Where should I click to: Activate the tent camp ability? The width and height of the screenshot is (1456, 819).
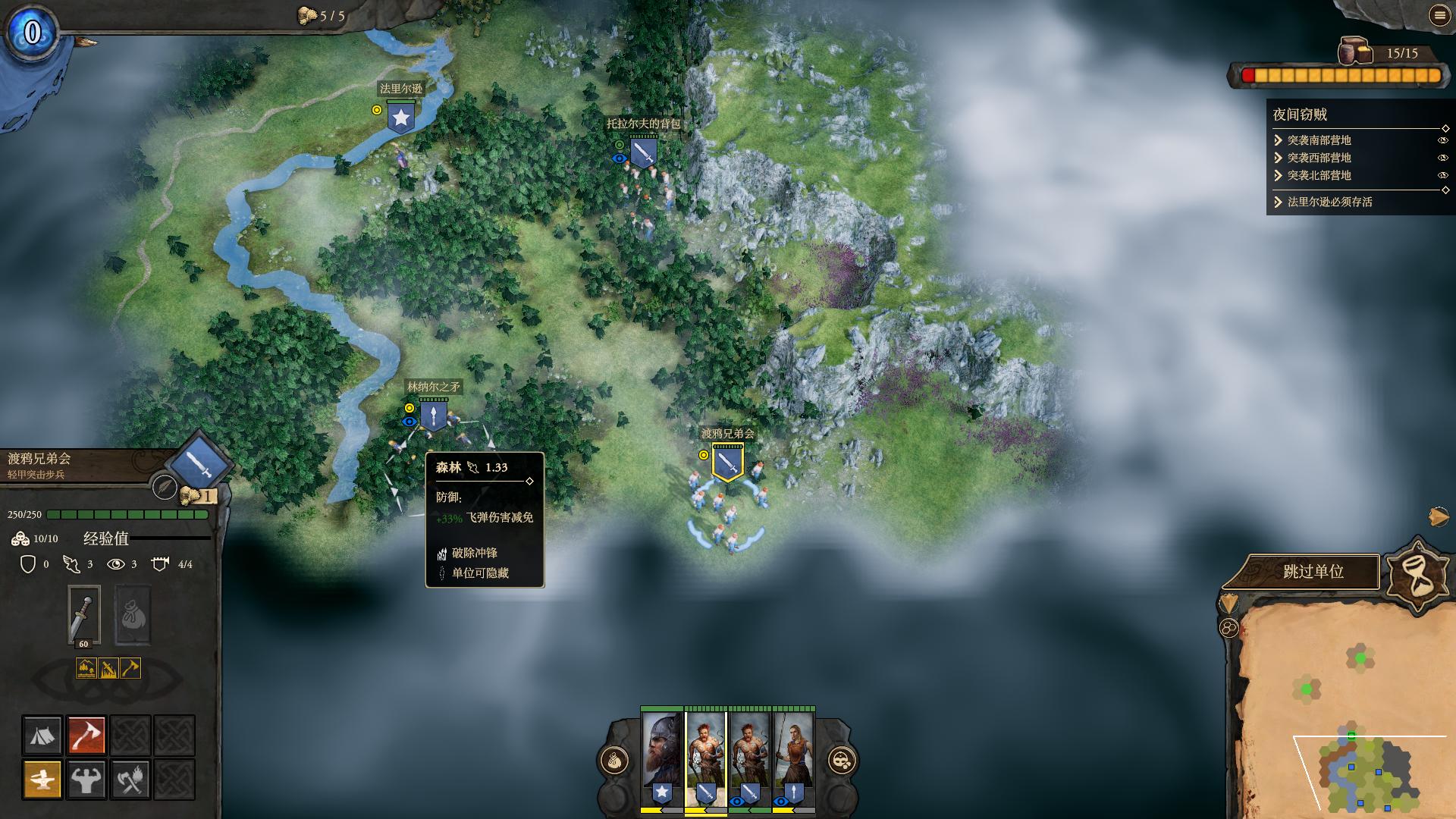click(x=42, y=735)
